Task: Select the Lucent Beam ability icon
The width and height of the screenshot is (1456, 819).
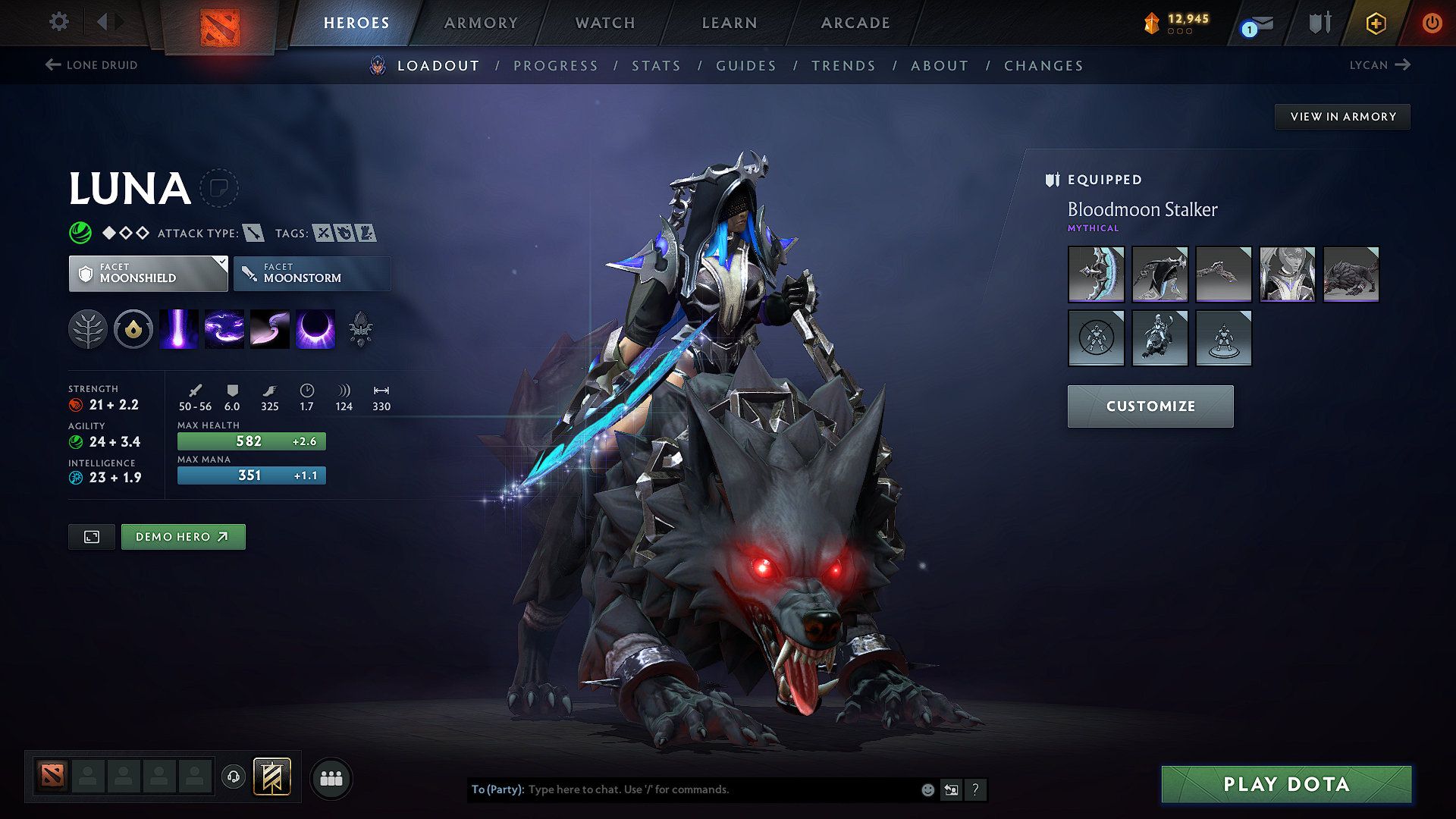Action: click(x=179, y=329)
